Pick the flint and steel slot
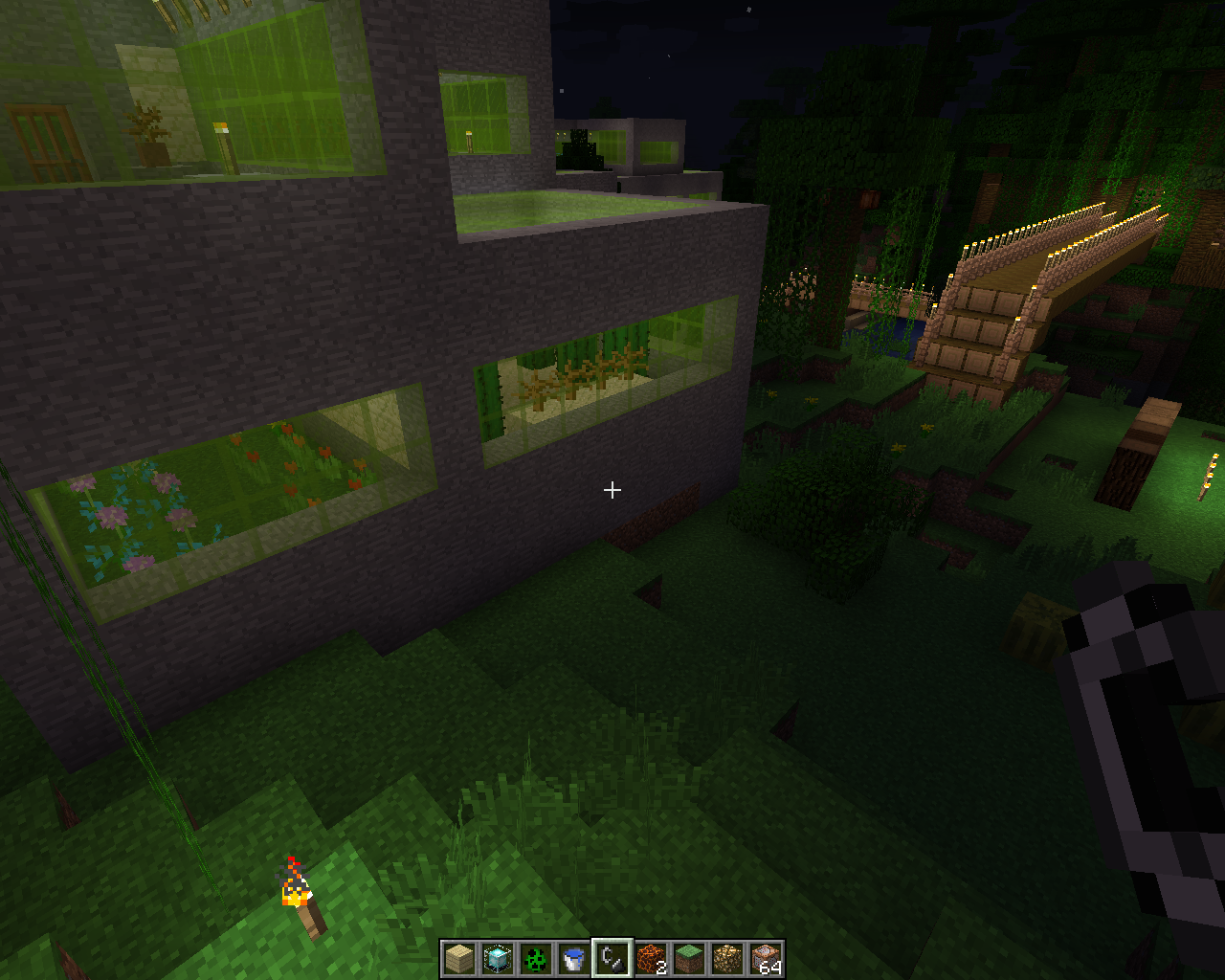1225x980 pixels. (x=612, y=958)
